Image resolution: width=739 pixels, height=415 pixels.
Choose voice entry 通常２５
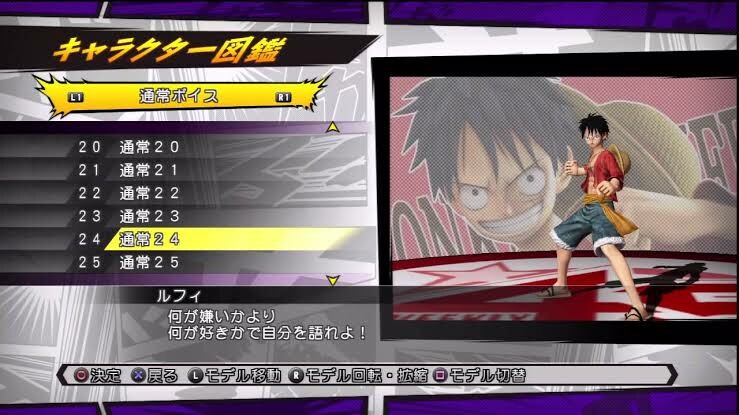click(x=150, y=262)
